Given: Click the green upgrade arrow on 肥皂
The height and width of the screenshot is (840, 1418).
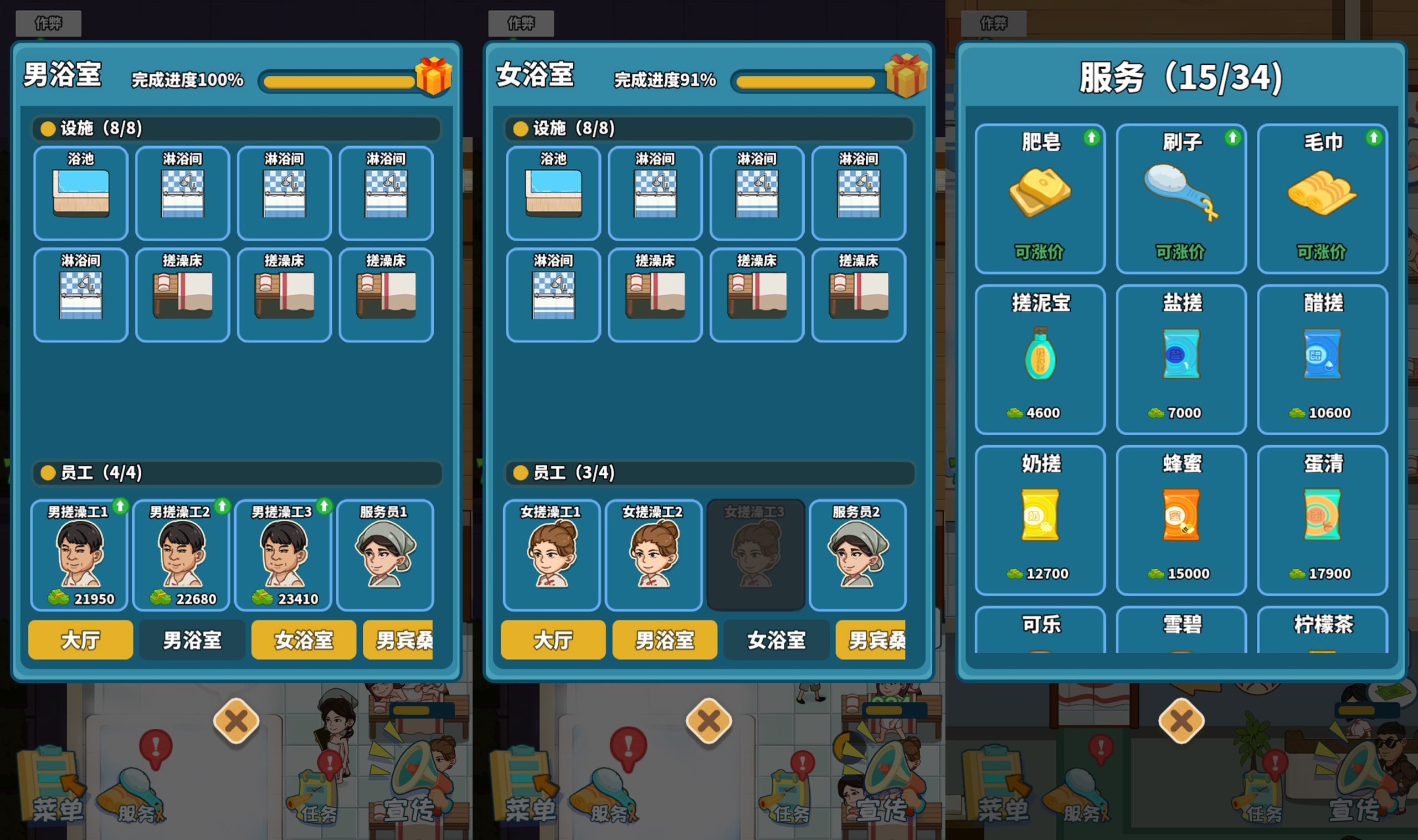Looking at the screenshot, I should click(1090, 137).
